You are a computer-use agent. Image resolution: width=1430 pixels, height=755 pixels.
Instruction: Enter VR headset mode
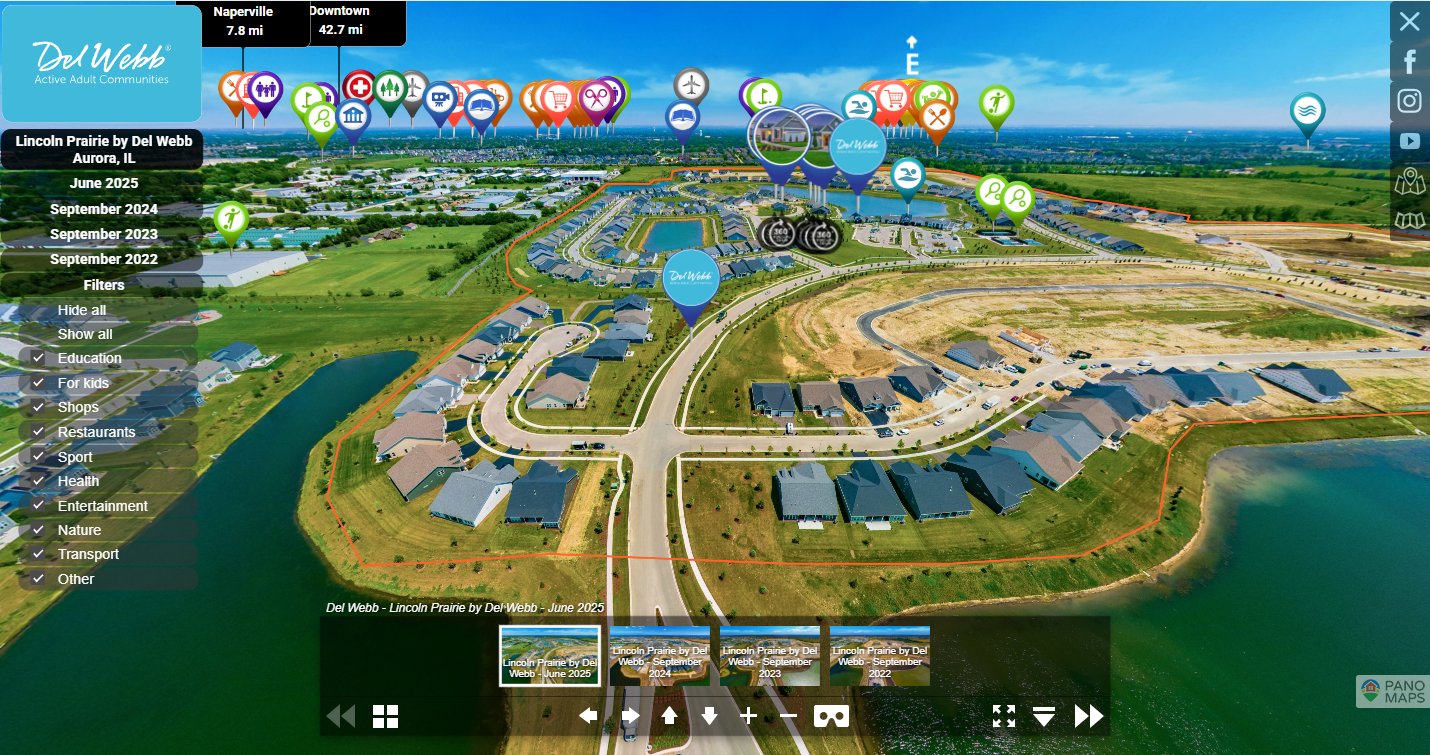(832, 716)
